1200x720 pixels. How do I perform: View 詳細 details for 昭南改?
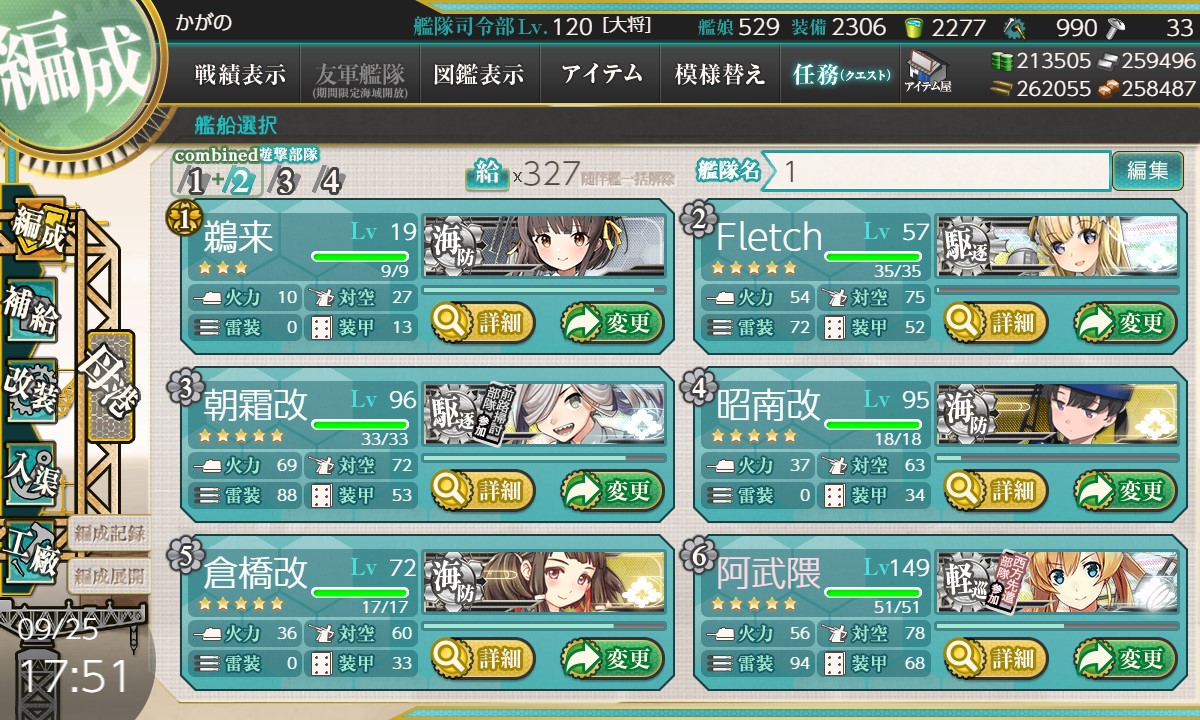pos(997,491)
